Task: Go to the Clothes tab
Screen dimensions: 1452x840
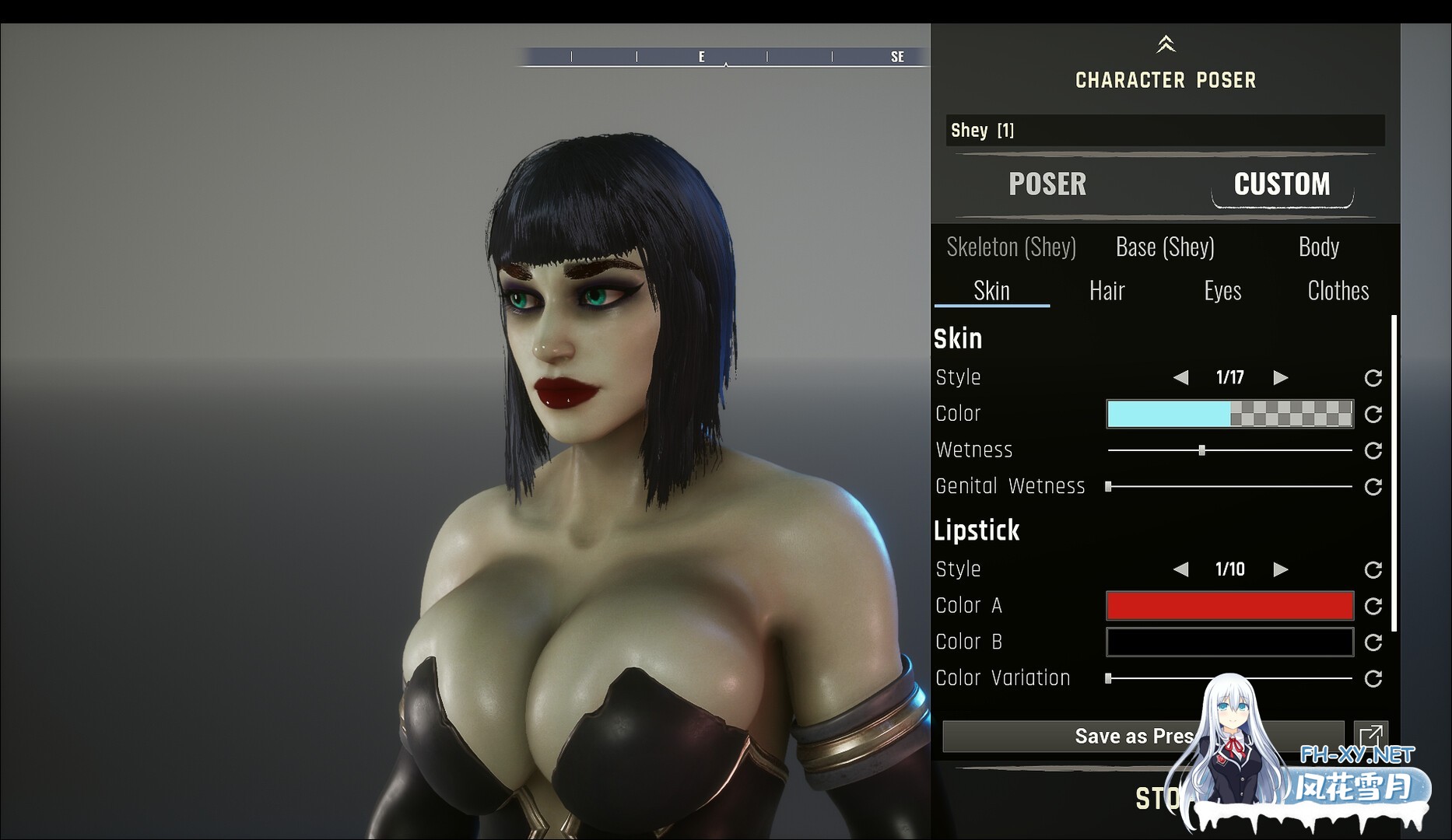Action: [1338, 291]
